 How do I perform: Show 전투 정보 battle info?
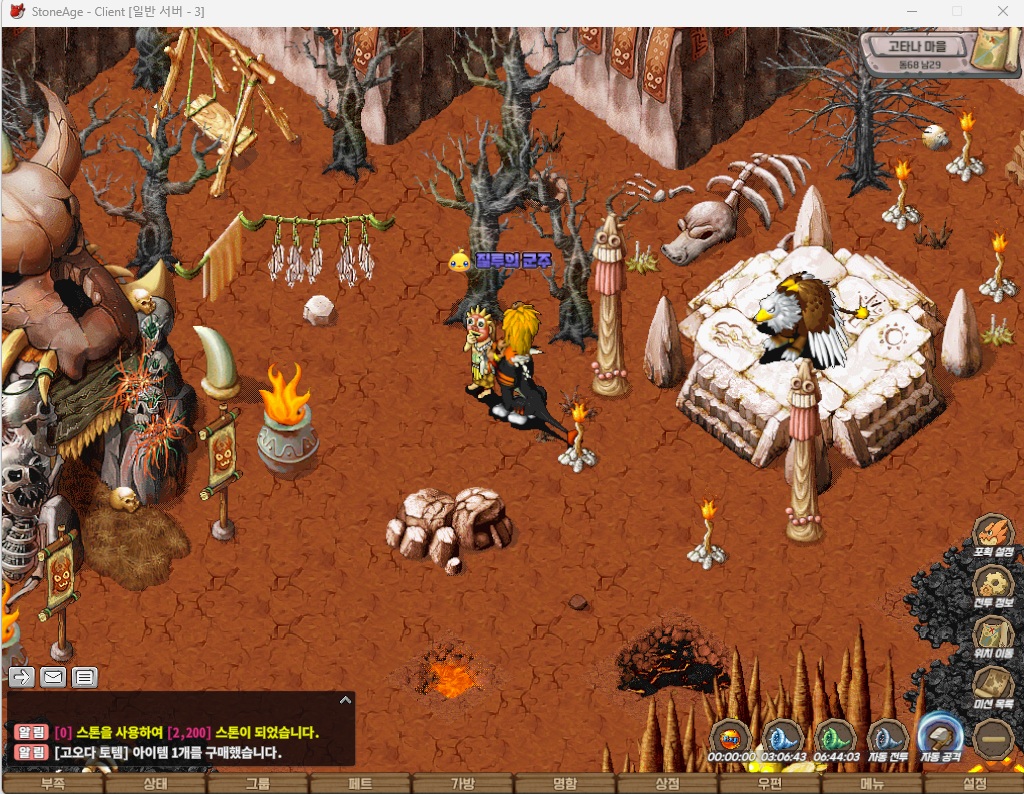993,586
